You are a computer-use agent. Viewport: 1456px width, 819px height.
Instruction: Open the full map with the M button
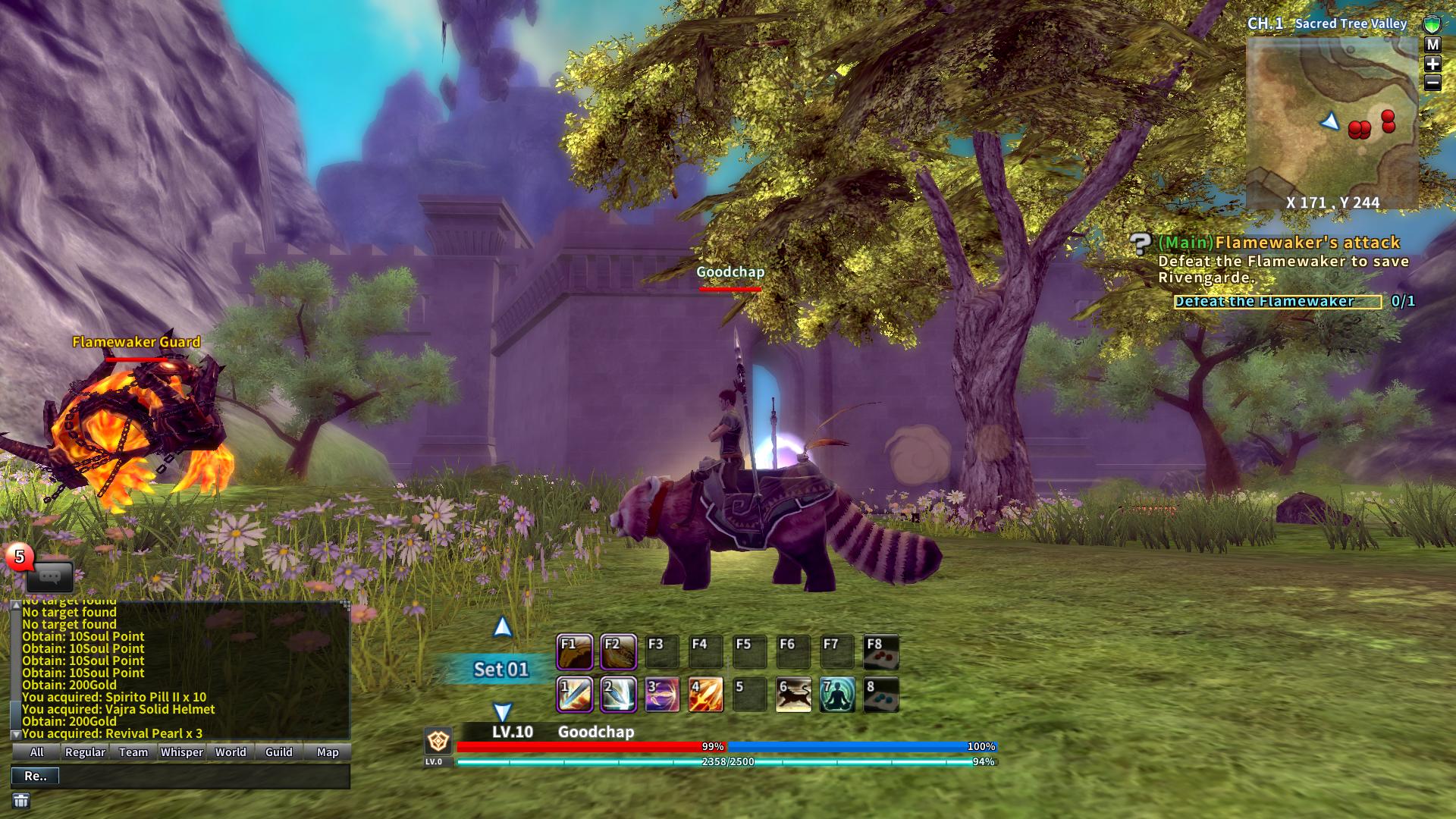pos(1432,45)
